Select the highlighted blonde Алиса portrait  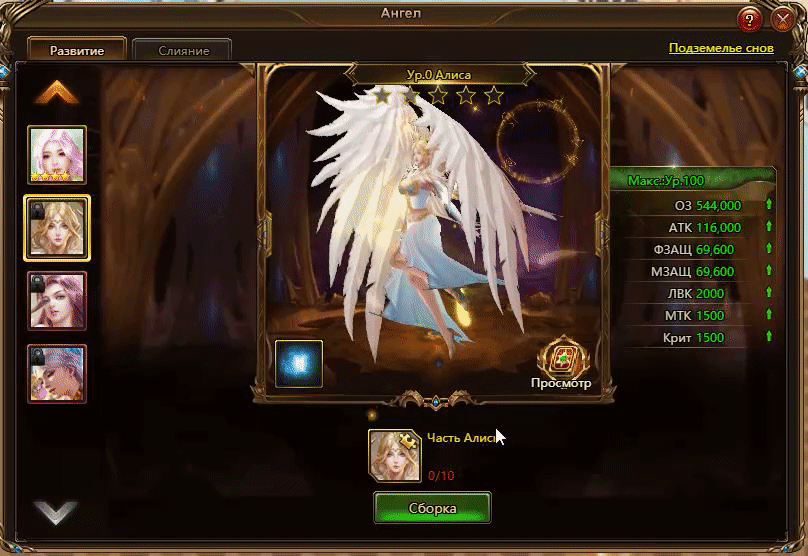coord(57,227)
